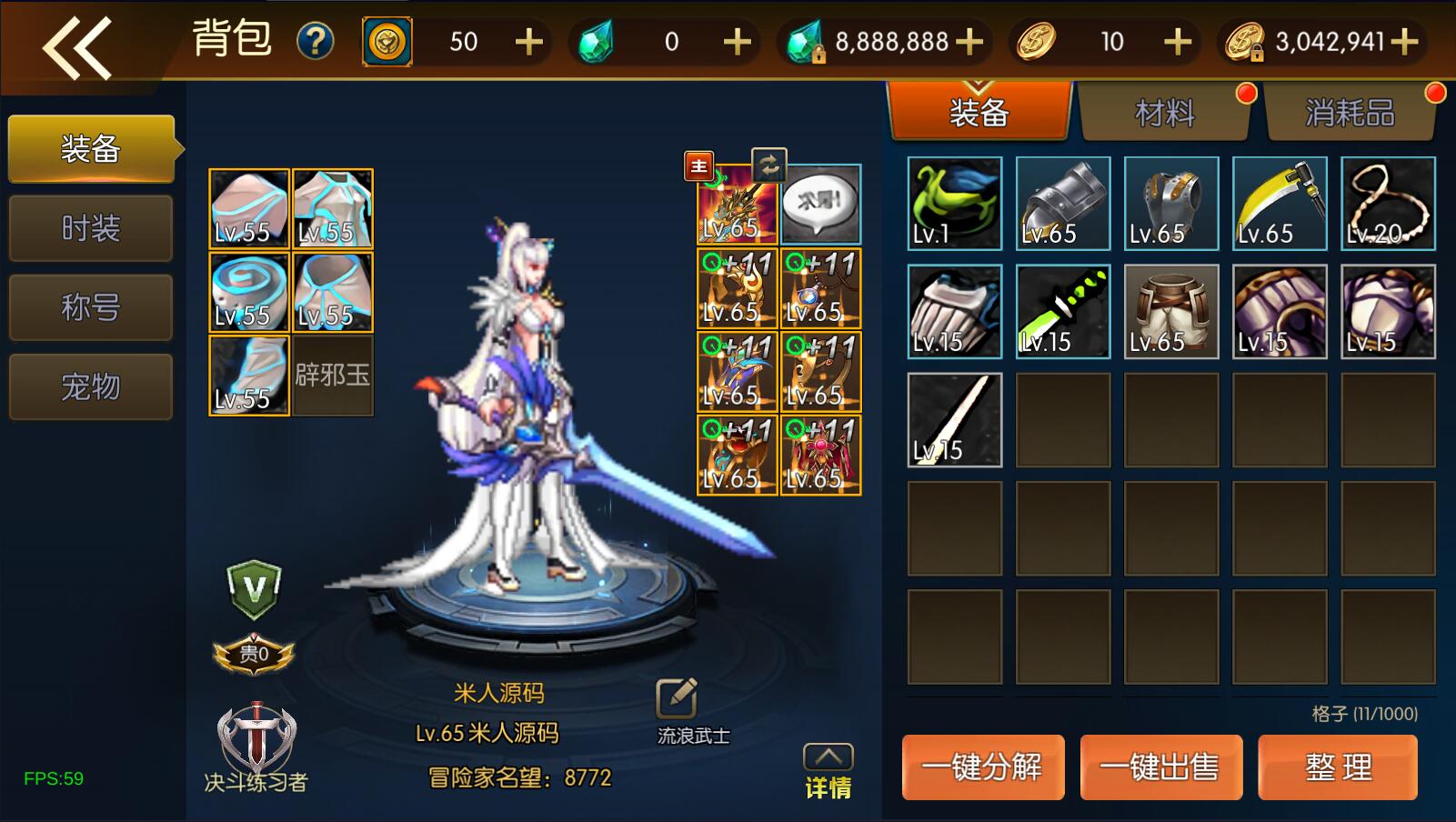Image resolution: width=1456 pixels, height=822 pixels.
Task: Click the 一键分解 one-key dismantle button
Action: point(982,767)
